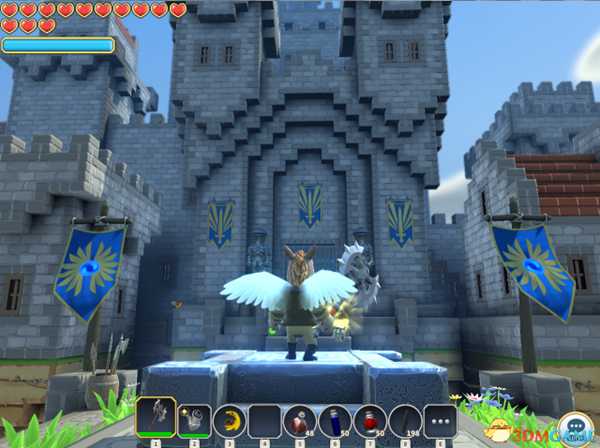
Task: Open the chat speech bubble button
Action: [x=574, y=427]
